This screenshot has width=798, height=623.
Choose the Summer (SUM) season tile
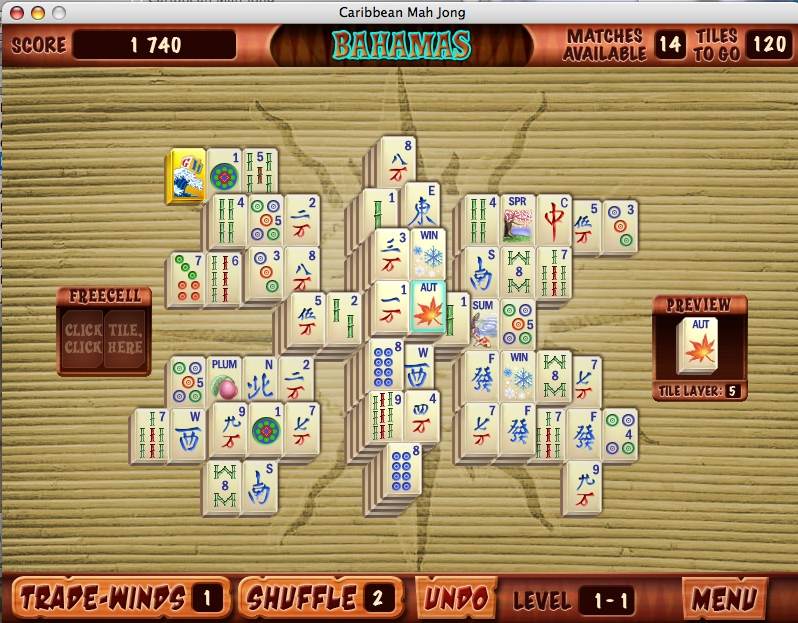[x=484, y=322]
